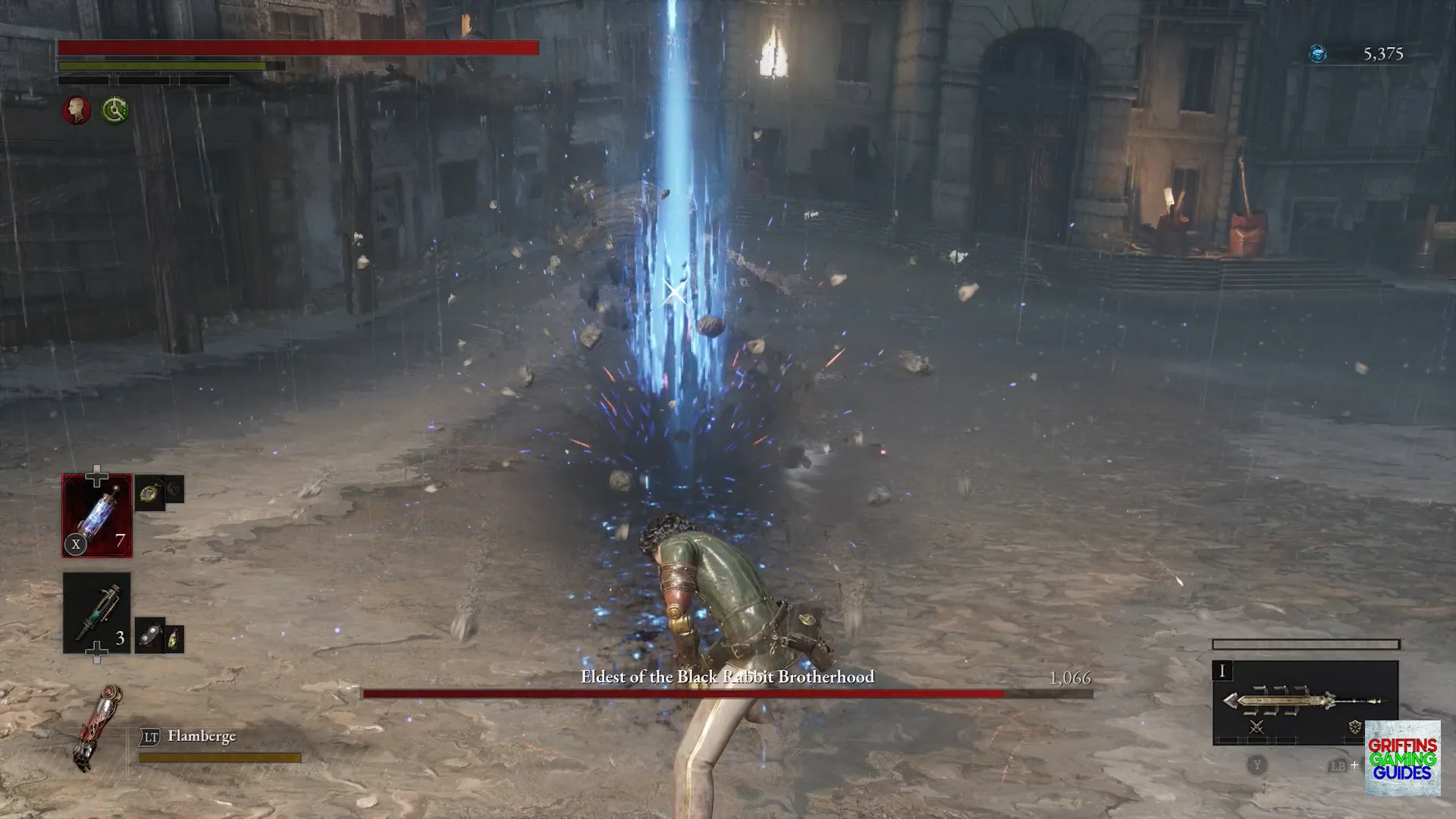Choose the pocket watch belt item
The image size is (1456, 819).
(x=150, y=494)
